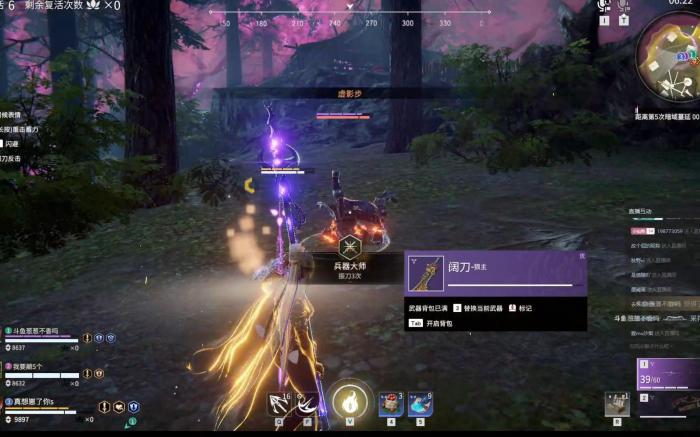700x437 pixels.
Task: Activate the grappling hook skill icon
Action: (x=278, y=404)
